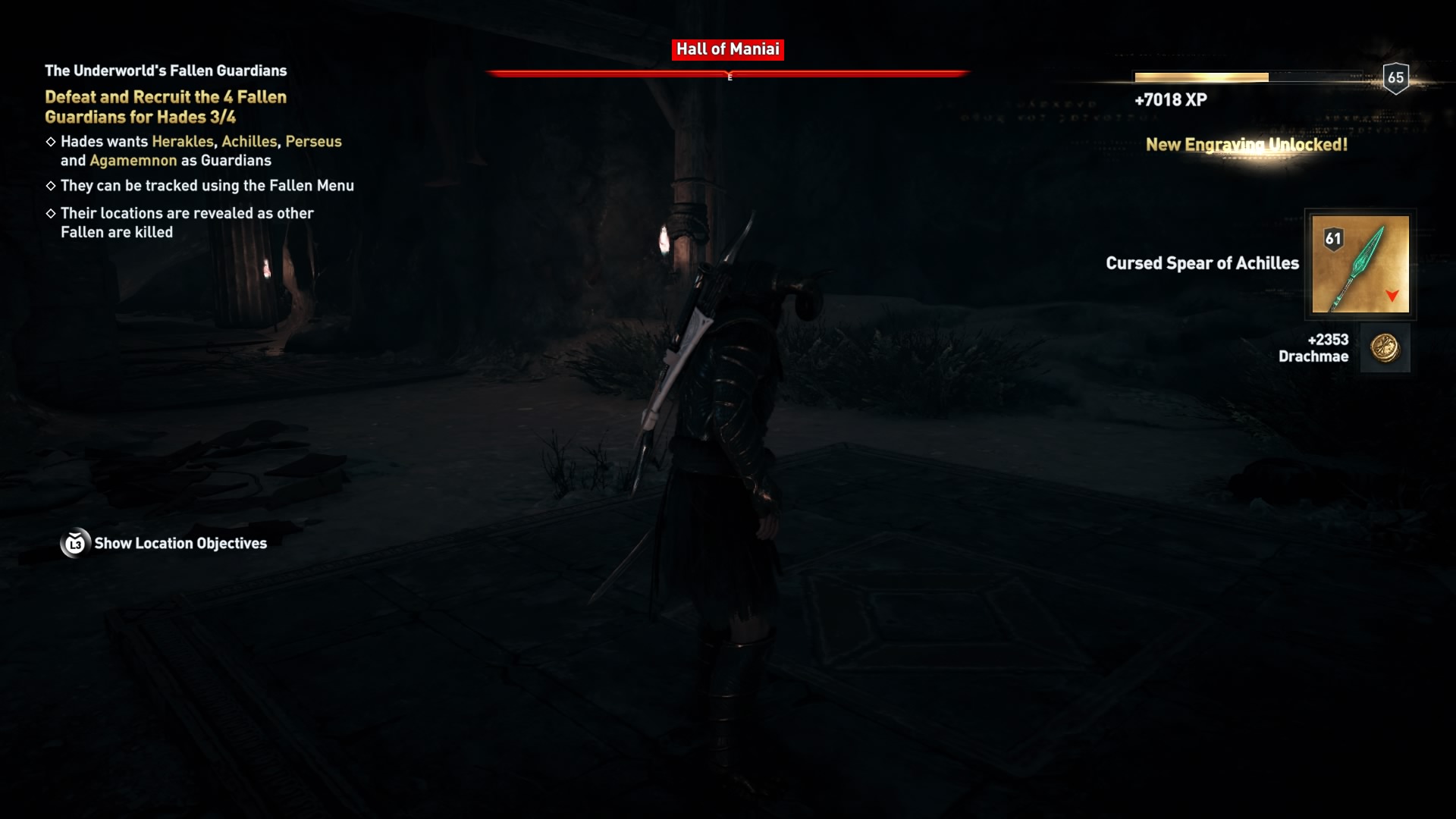Image resolution: width=1456 pixels, height=819 pixels.
Task: Toggle the diamond next to the third objective
Action: [x=52, y=213]
